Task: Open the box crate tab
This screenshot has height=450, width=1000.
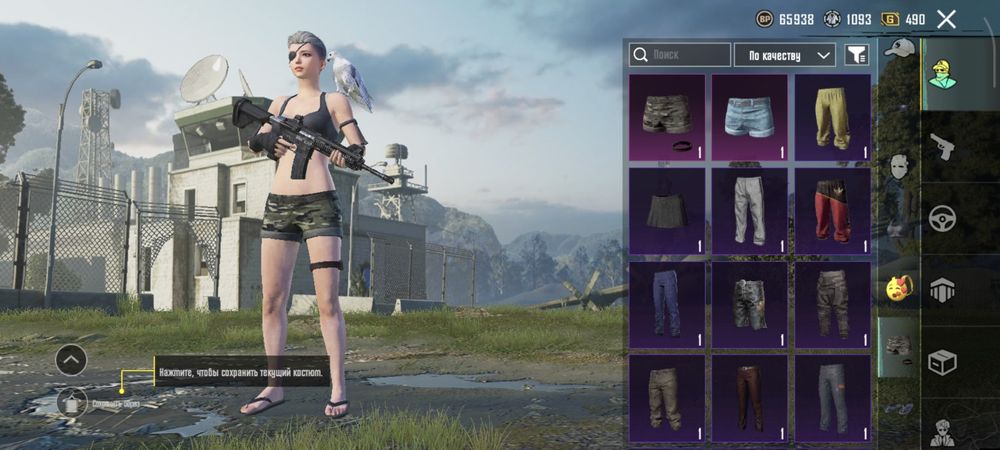Action: coord(943,362)
